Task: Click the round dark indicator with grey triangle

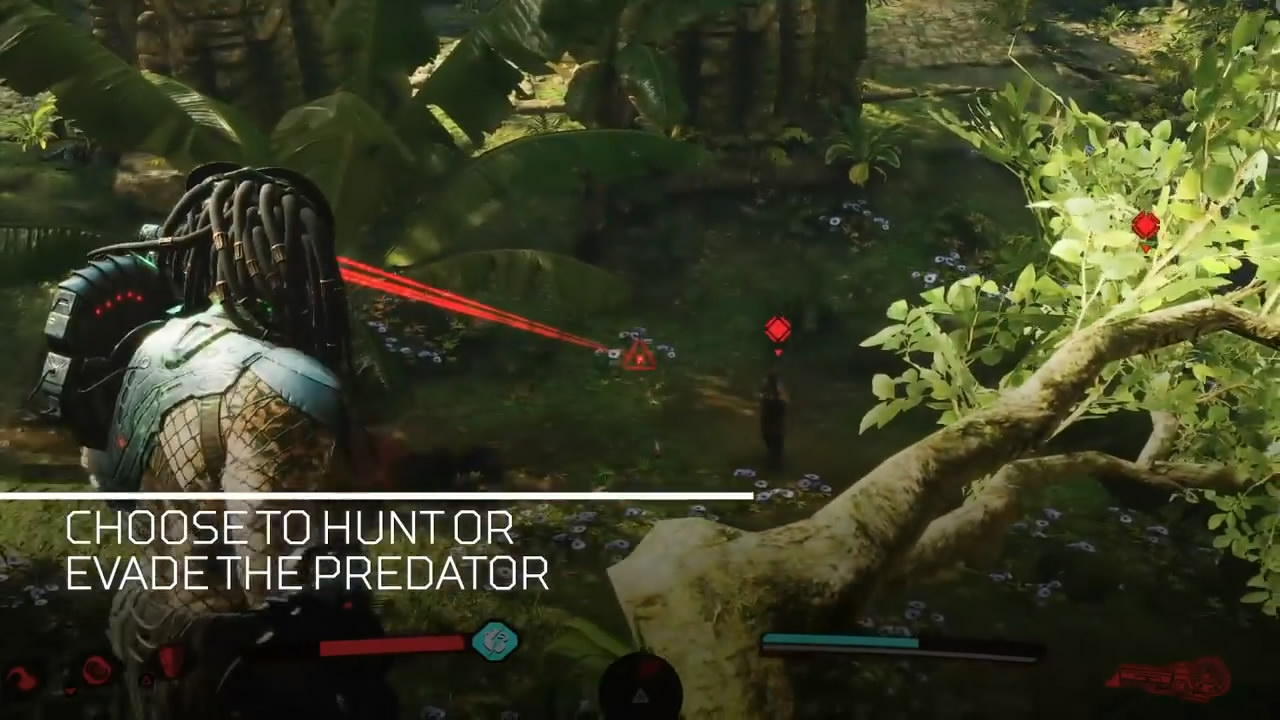Action: (640, 688)
